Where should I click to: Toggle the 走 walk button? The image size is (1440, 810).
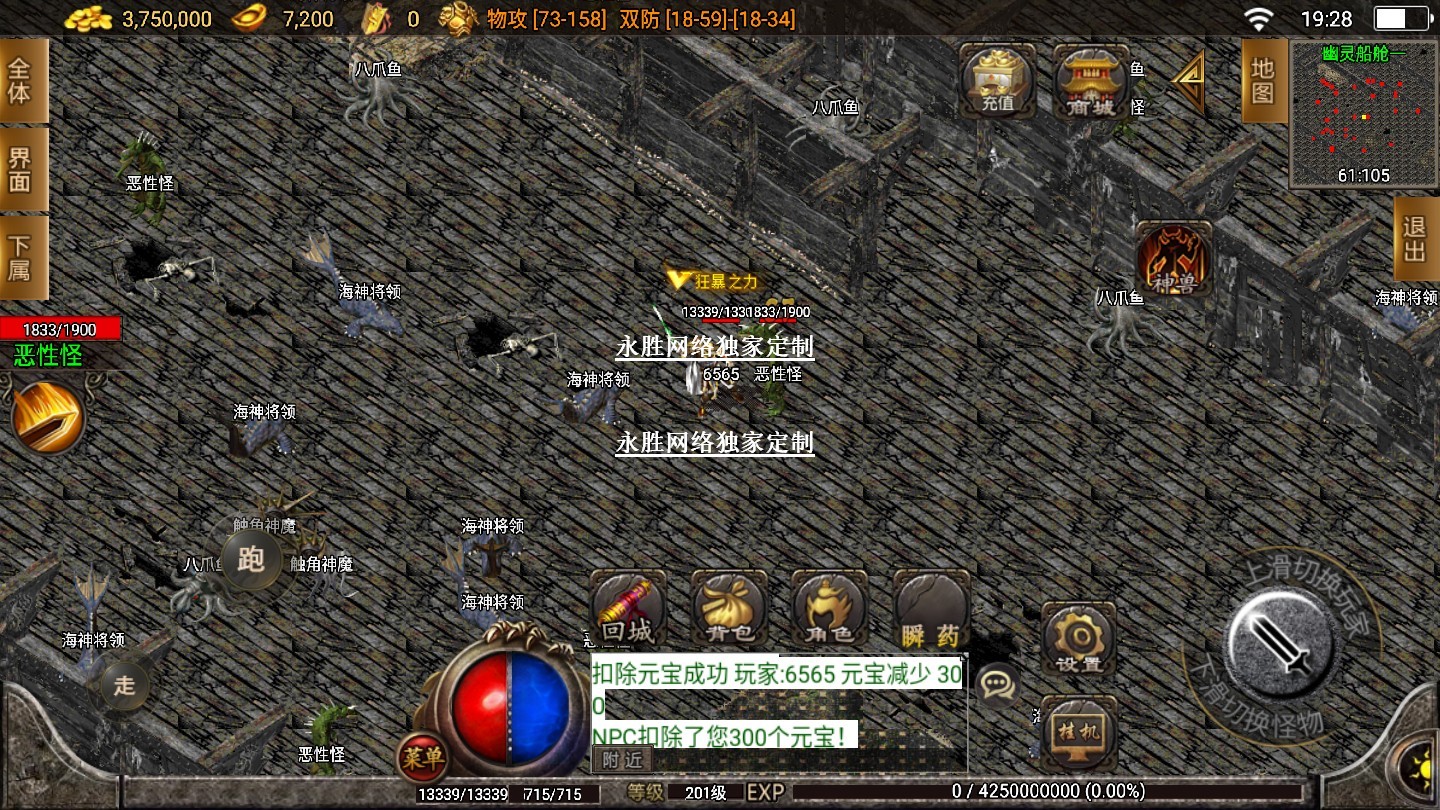pos(124,685)
